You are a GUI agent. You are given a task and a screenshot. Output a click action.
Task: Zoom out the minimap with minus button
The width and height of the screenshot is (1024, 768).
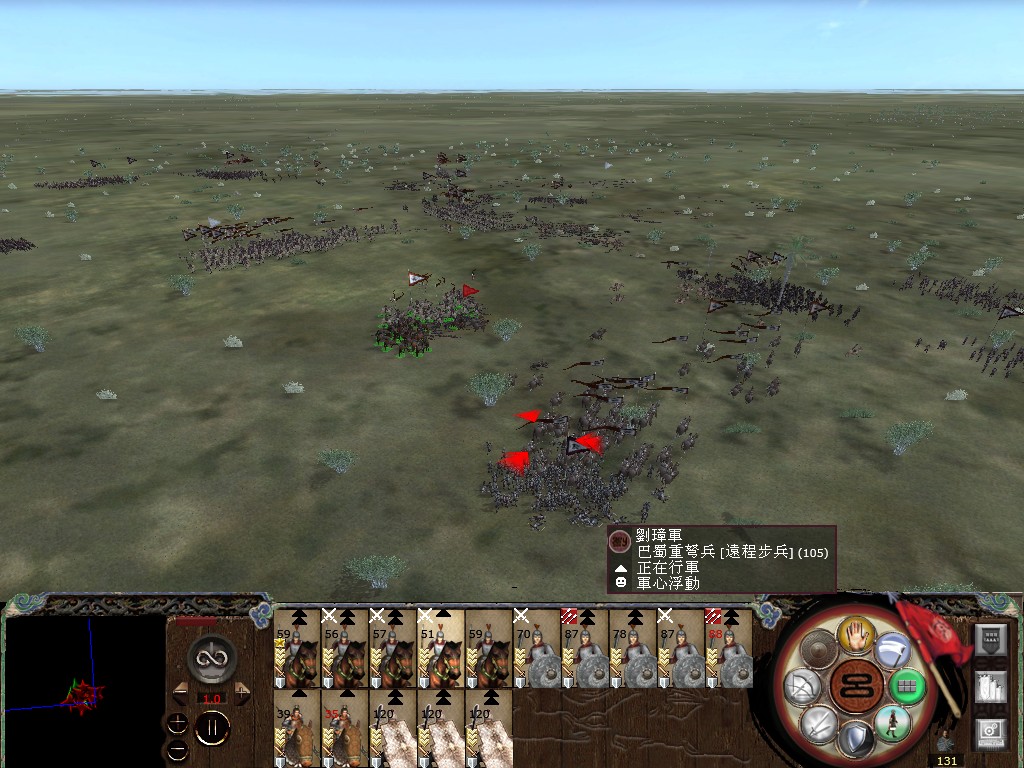coord(178,748)
